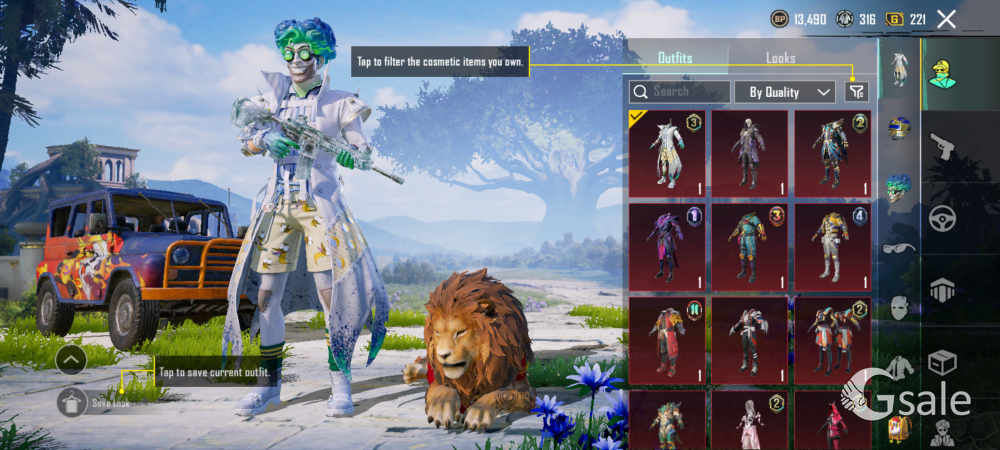Close the inventory with the X button

946,19
